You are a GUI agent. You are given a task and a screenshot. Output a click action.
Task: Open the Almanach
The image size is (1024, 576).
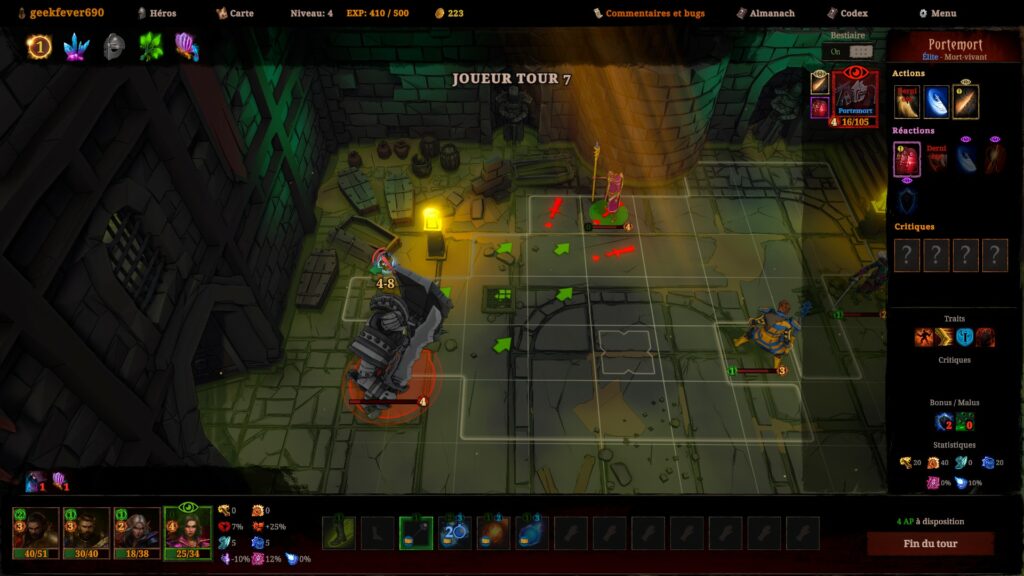point(765,13)
